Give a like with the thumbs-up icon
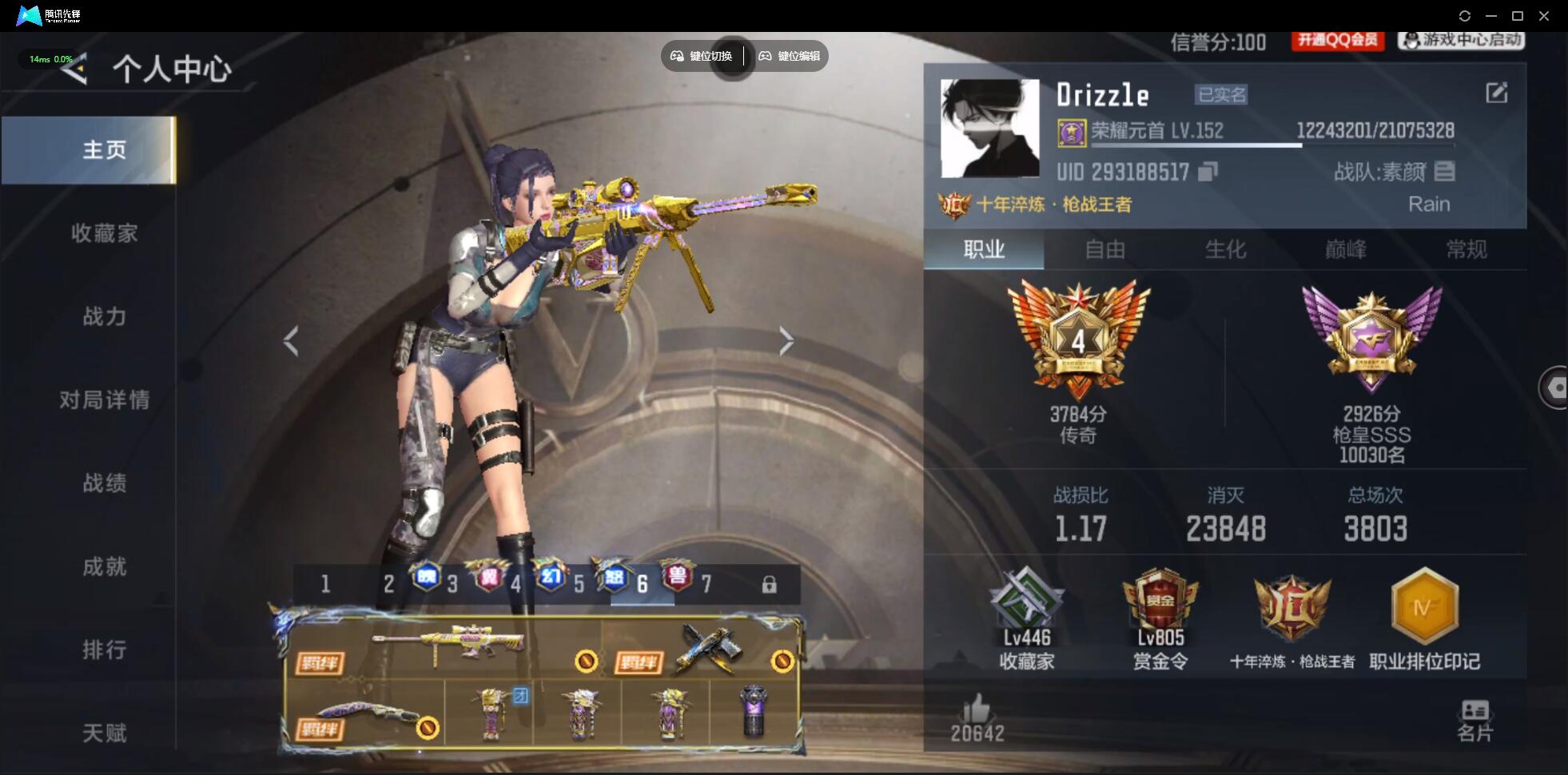The width and height of the screenshot is (1568, 775). [x=977, y=709]
